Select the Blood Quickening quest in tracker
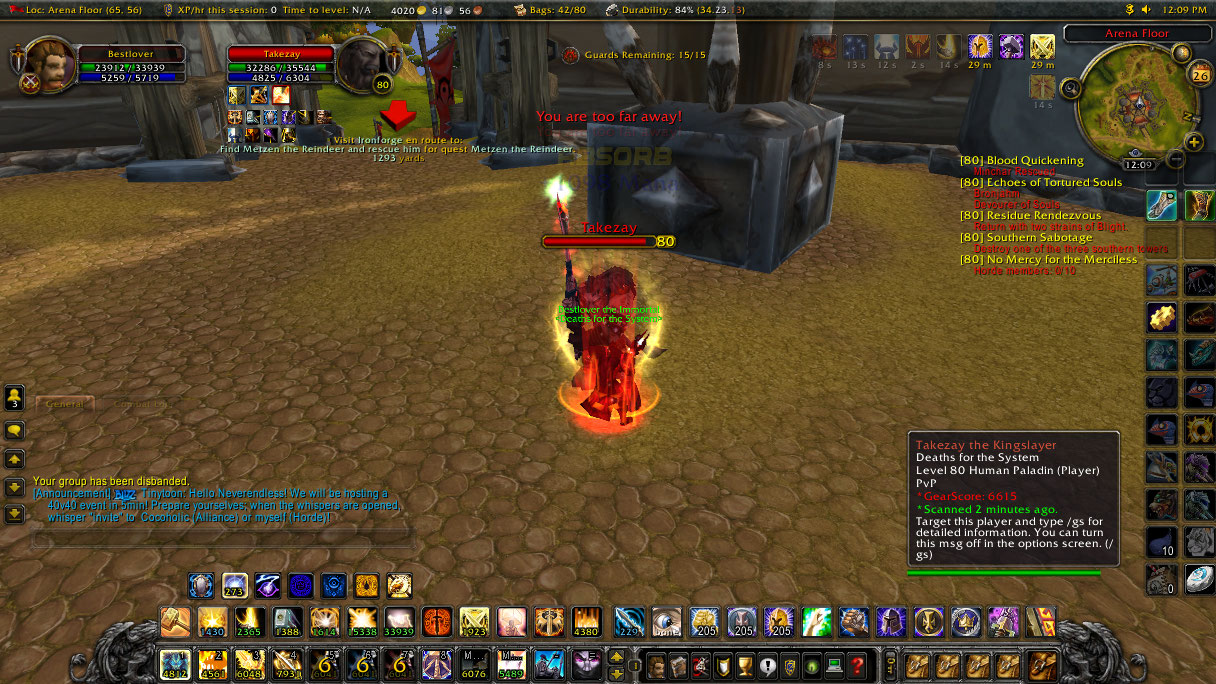Viewport: 1216px width, 684px height. click(x=1034, y=160)
